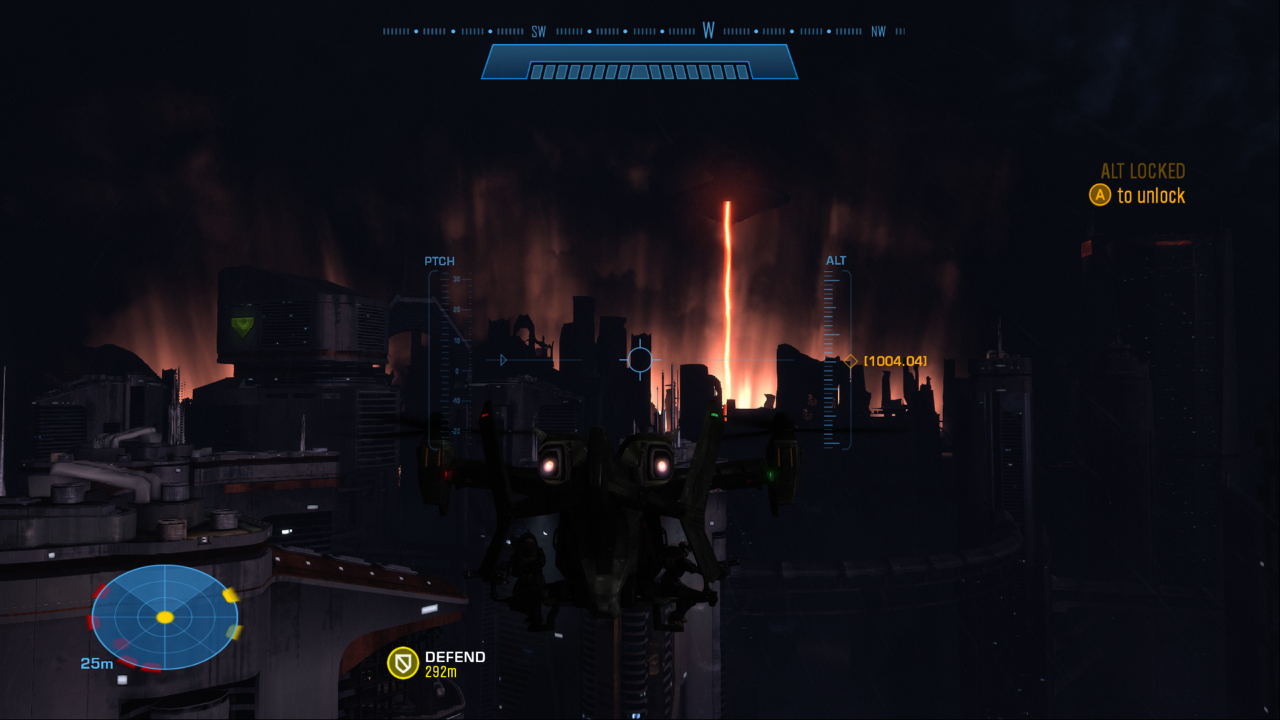Select the targeting reticle at screen center

pyautogui.click(x=640, y=359)
